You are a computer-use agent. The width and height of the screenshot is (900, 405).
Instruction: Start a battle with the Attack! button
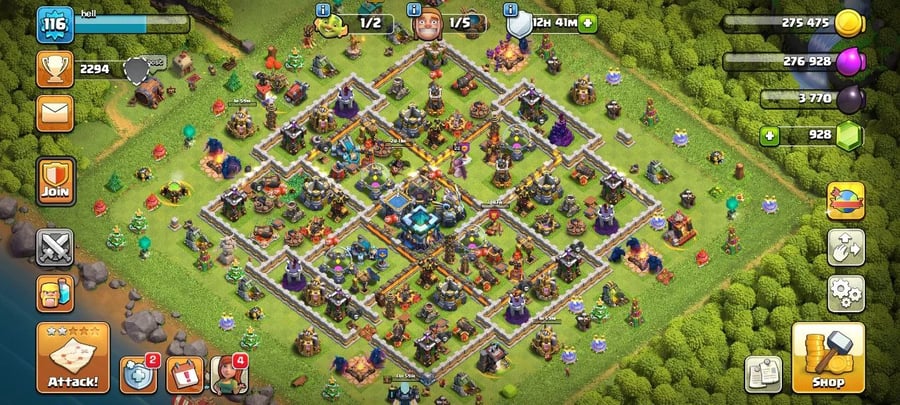tap(72, 357)
